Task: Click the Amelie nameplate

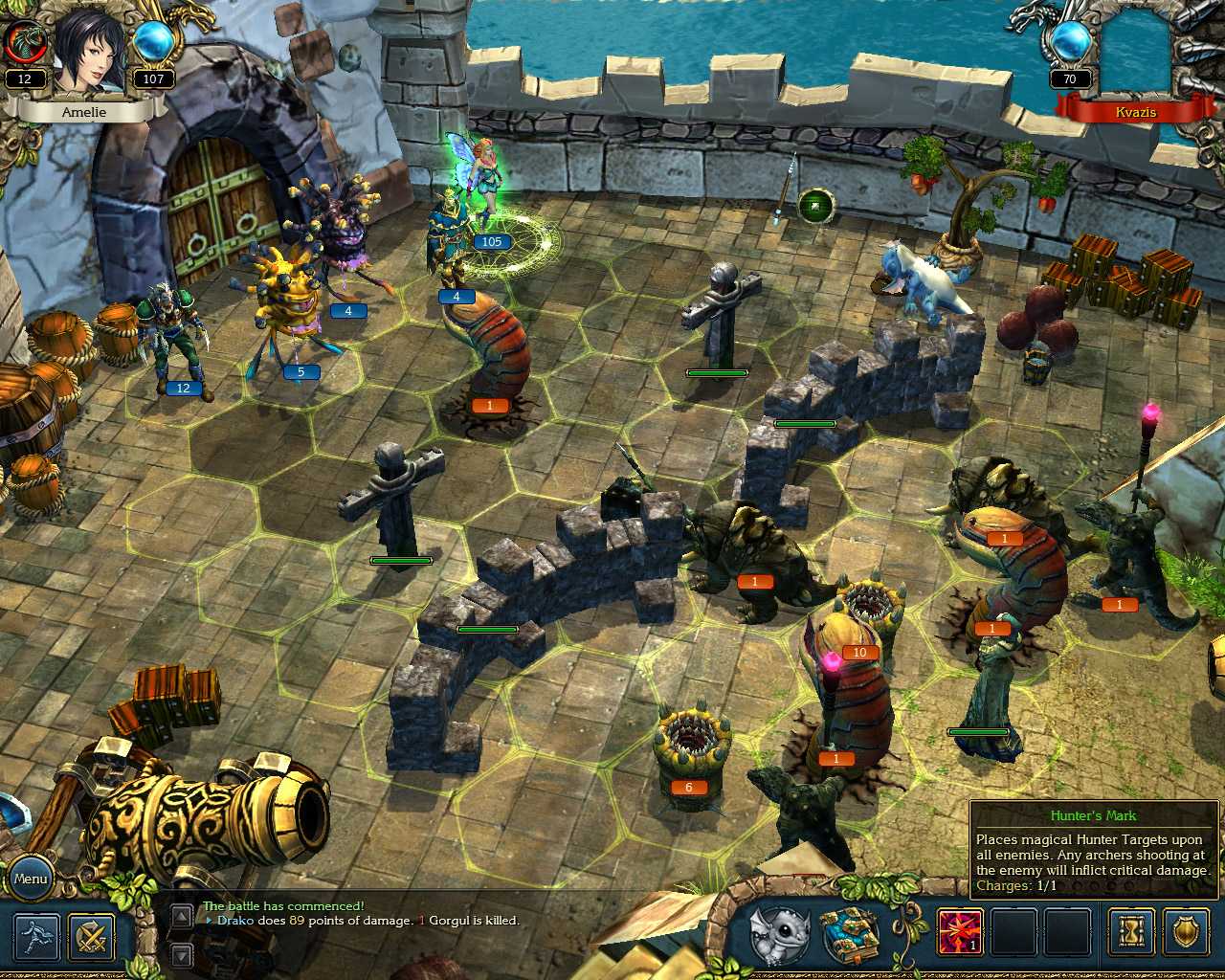Action: click(x=86, y=111)
